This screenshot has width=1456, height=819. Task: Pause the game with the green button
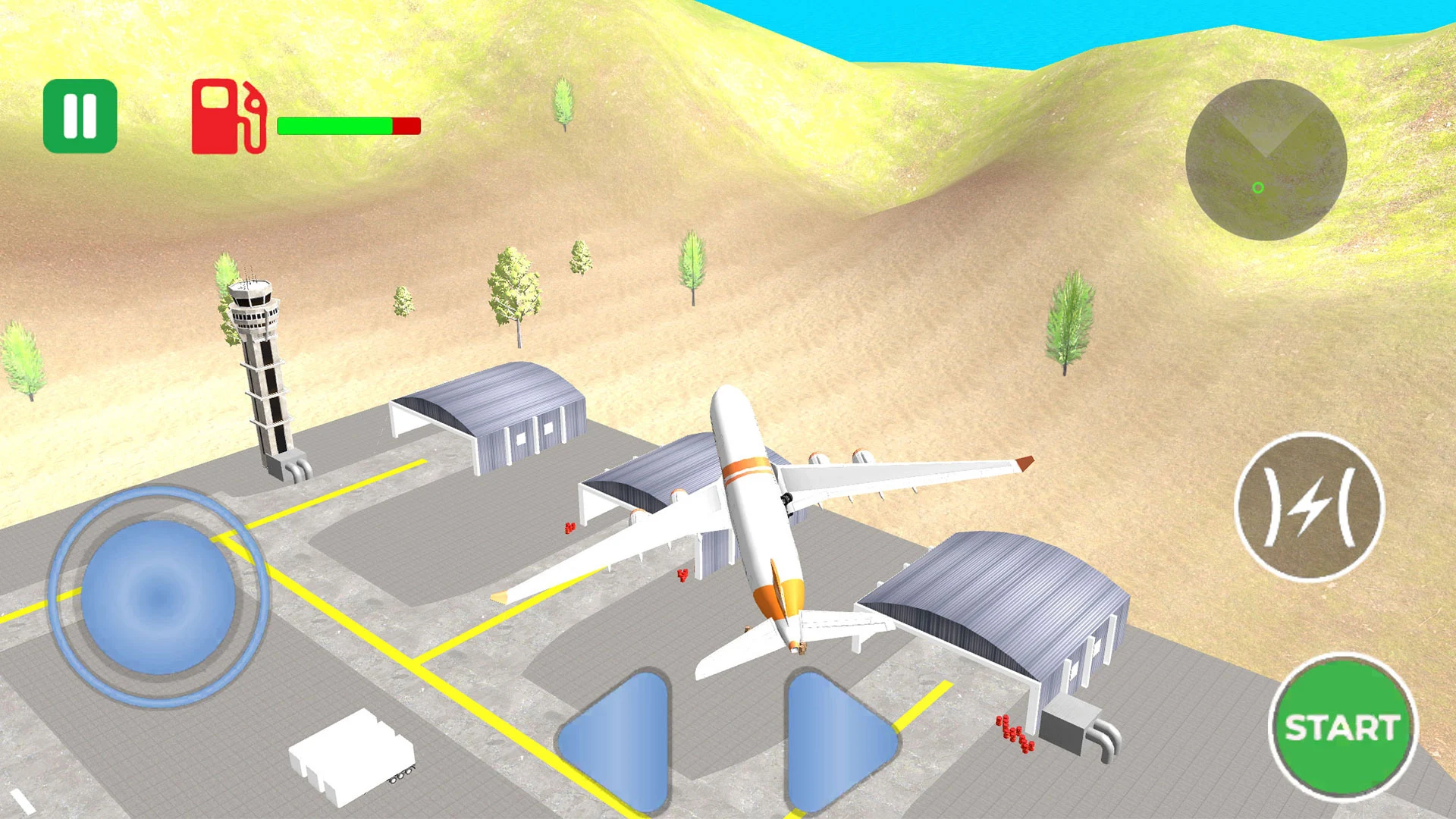pyautogui.click(x=80, y=116)
